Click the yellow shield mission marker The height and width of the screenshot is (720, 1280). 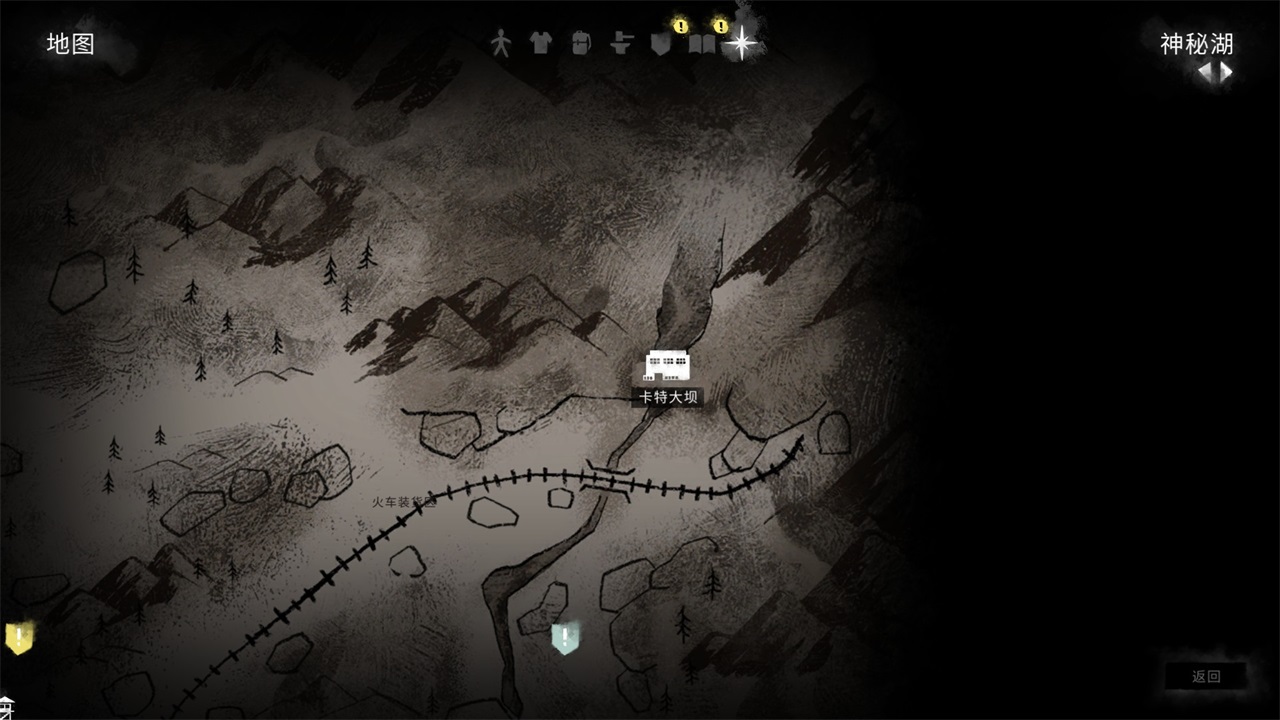click(18, 638)
